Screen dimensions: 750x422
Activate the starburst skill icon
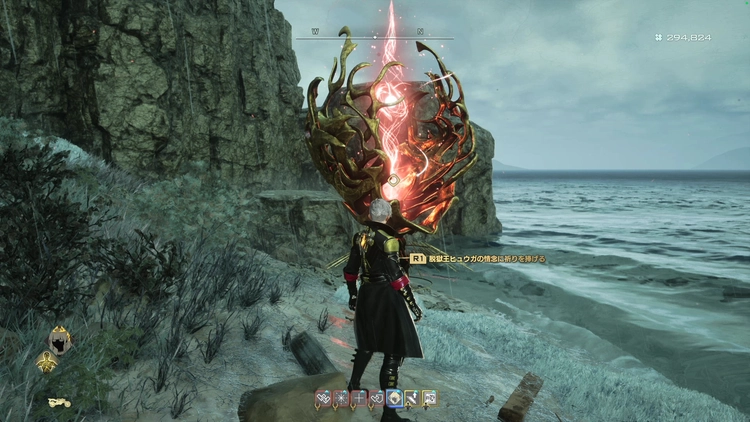(x=342, y=398)
